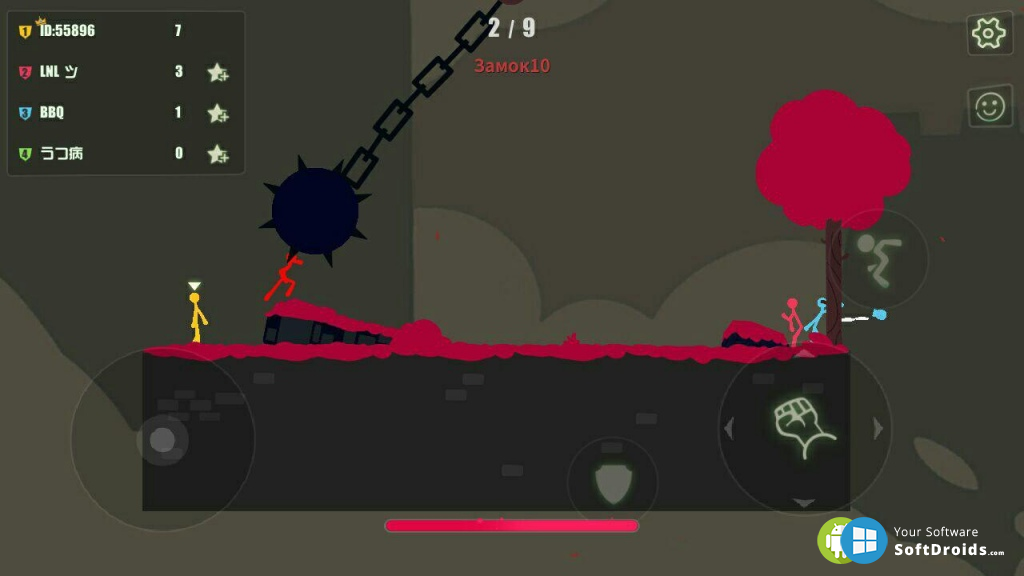Open the smiley emoji panel
Viewport: 1024px width, 576px height.
pyautogui.click(x=989, y=106)
